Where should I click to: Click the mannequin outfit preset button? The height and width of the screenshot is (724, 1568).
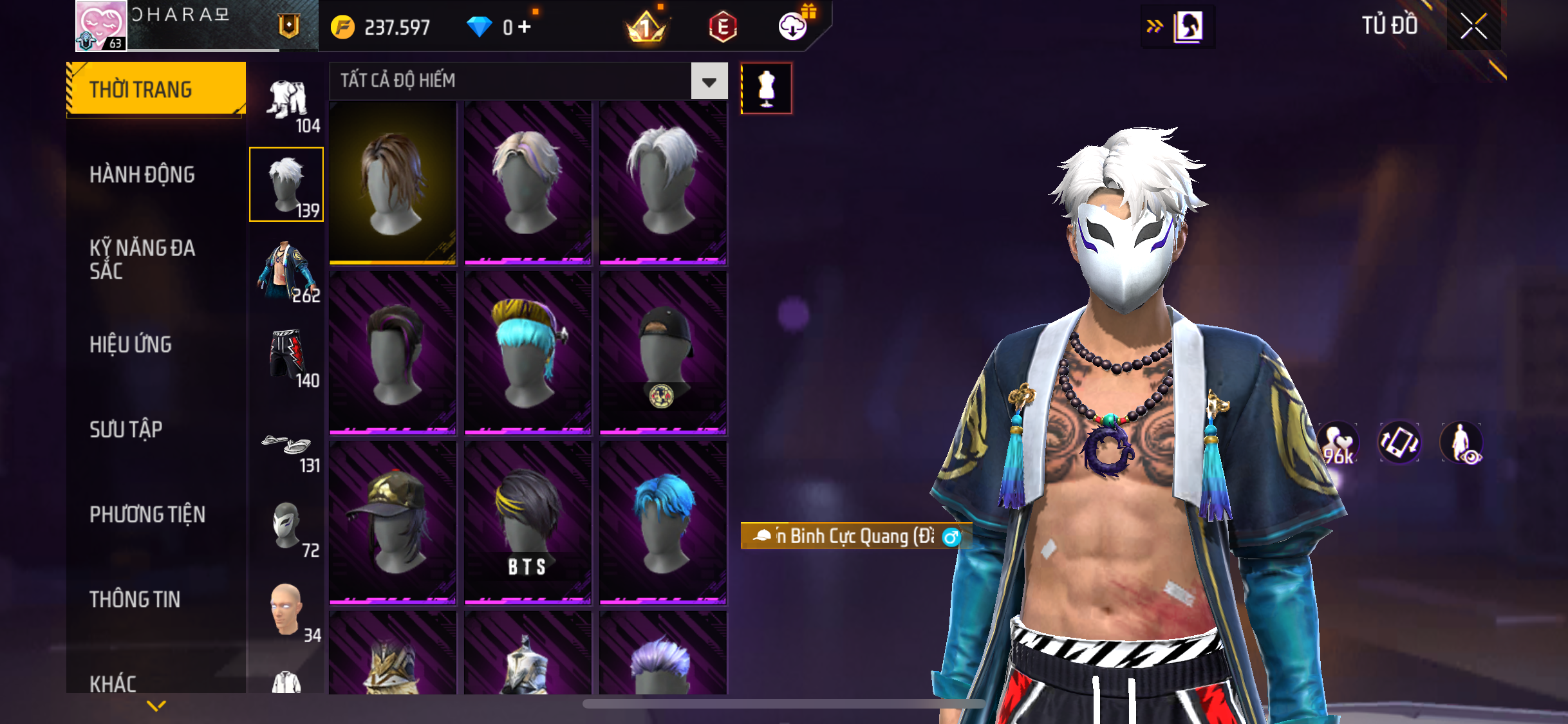click(x=766, y=88)
